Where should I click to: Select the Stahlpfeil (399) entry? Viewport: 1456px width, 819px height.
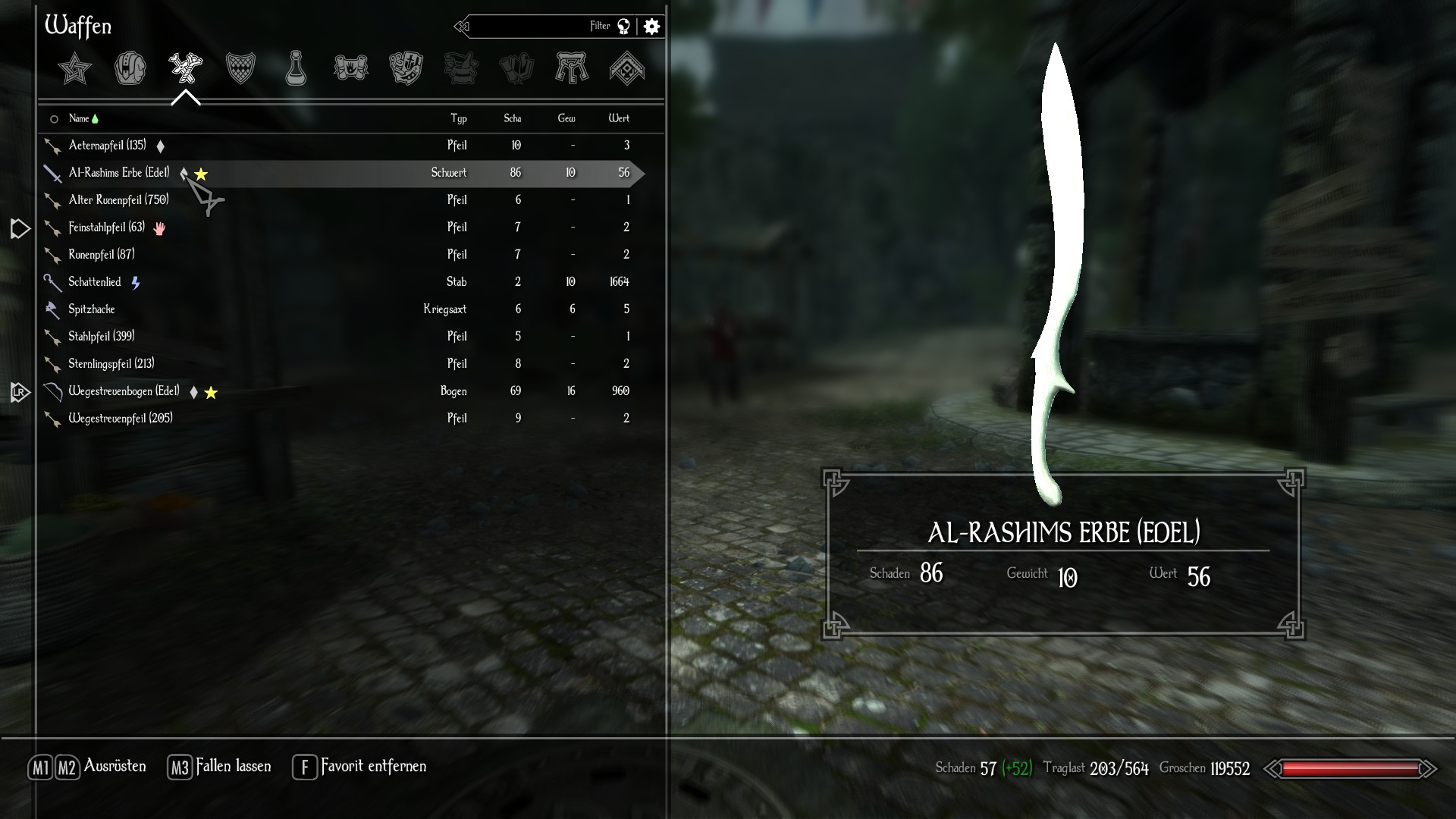(x=101, y=337)
